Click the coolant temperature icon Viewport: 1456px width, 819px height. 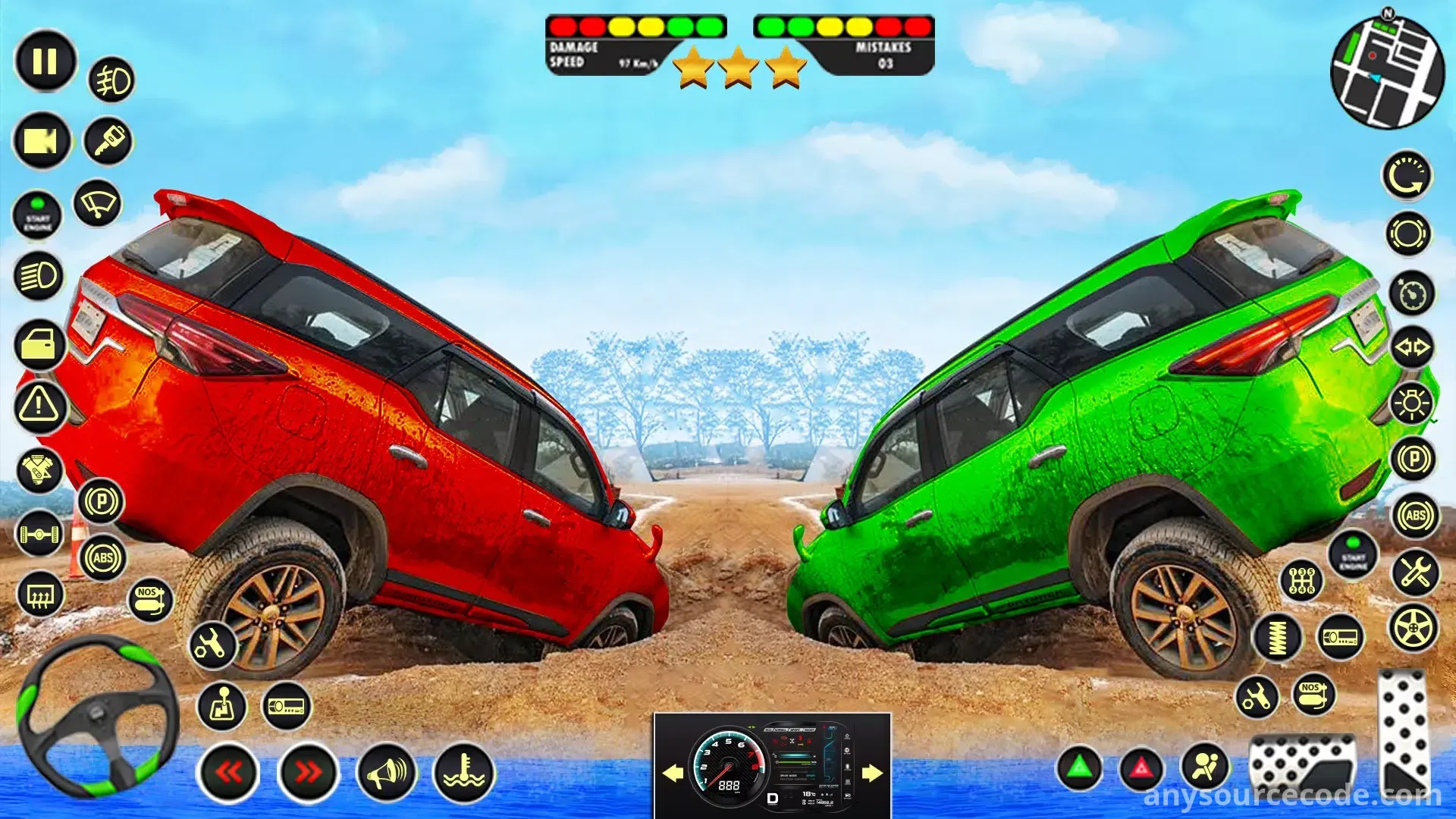pos(464,773)
